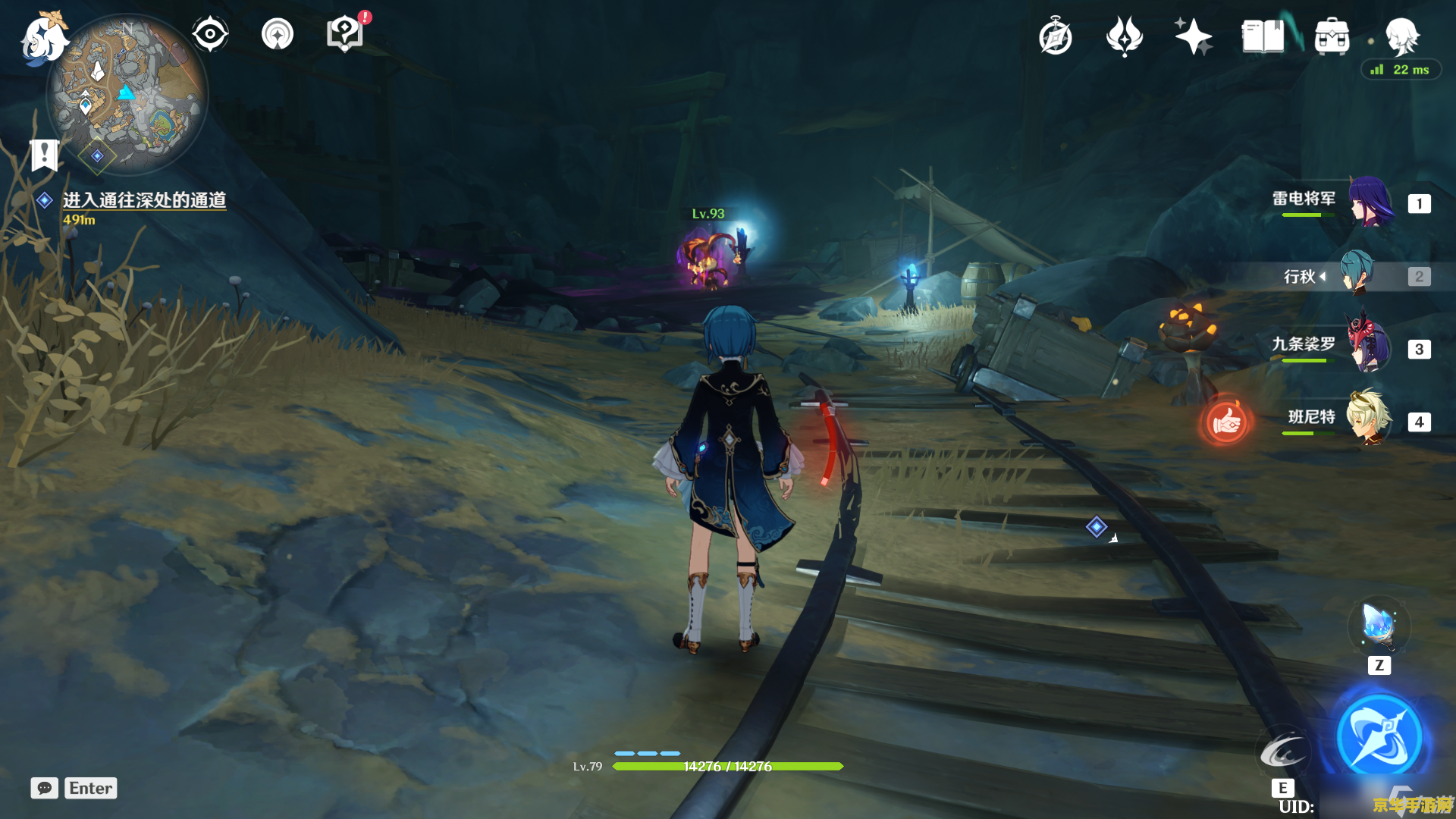Toggle elemental sight eye icon
This screenshot has width=1456, height=819.
tap(210, 34)
